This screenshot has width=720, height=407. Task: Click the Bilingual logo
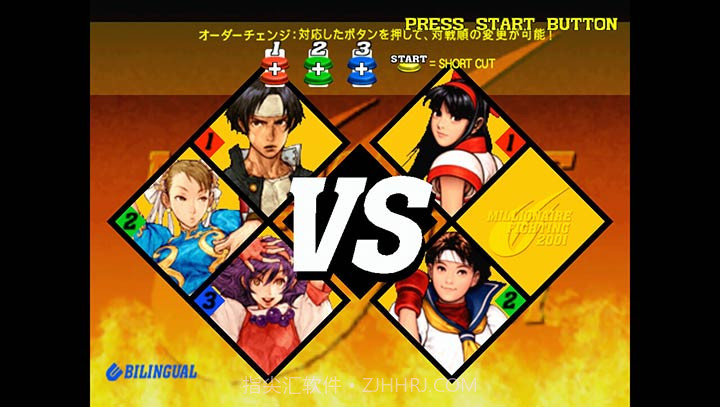coord(151,372)
